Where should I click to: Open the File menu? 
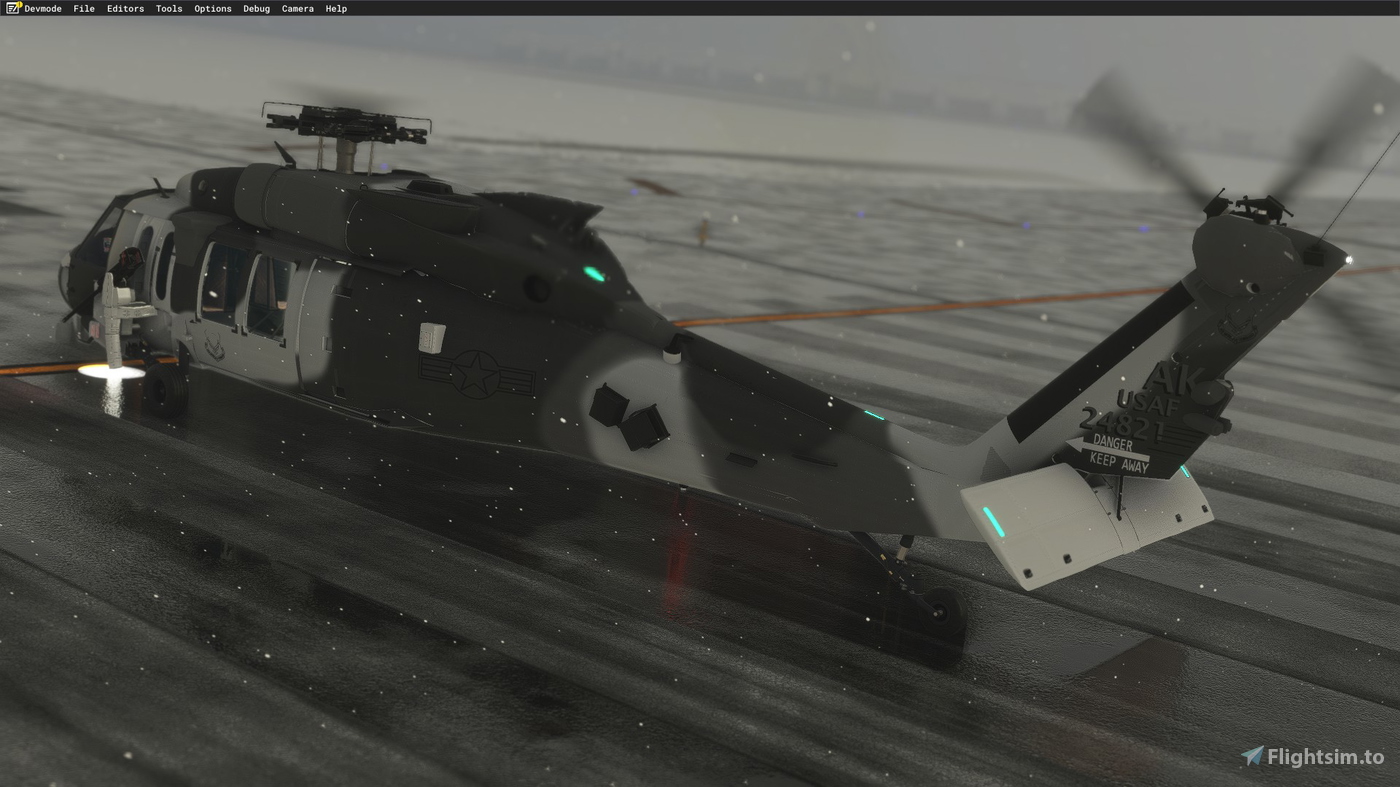[83, 8]
